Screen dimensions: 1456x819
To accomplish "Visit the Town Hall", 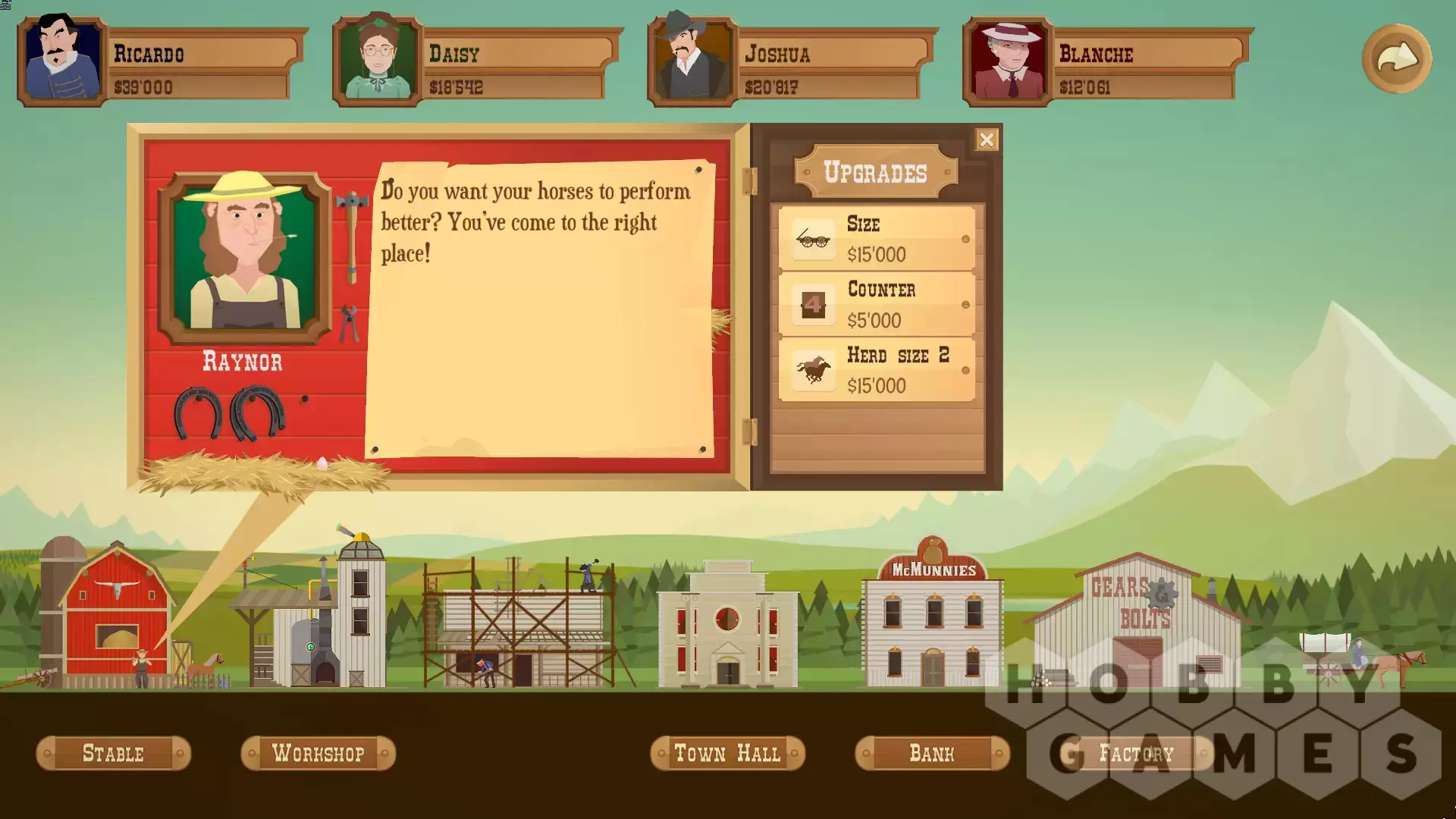I will 727,753.
